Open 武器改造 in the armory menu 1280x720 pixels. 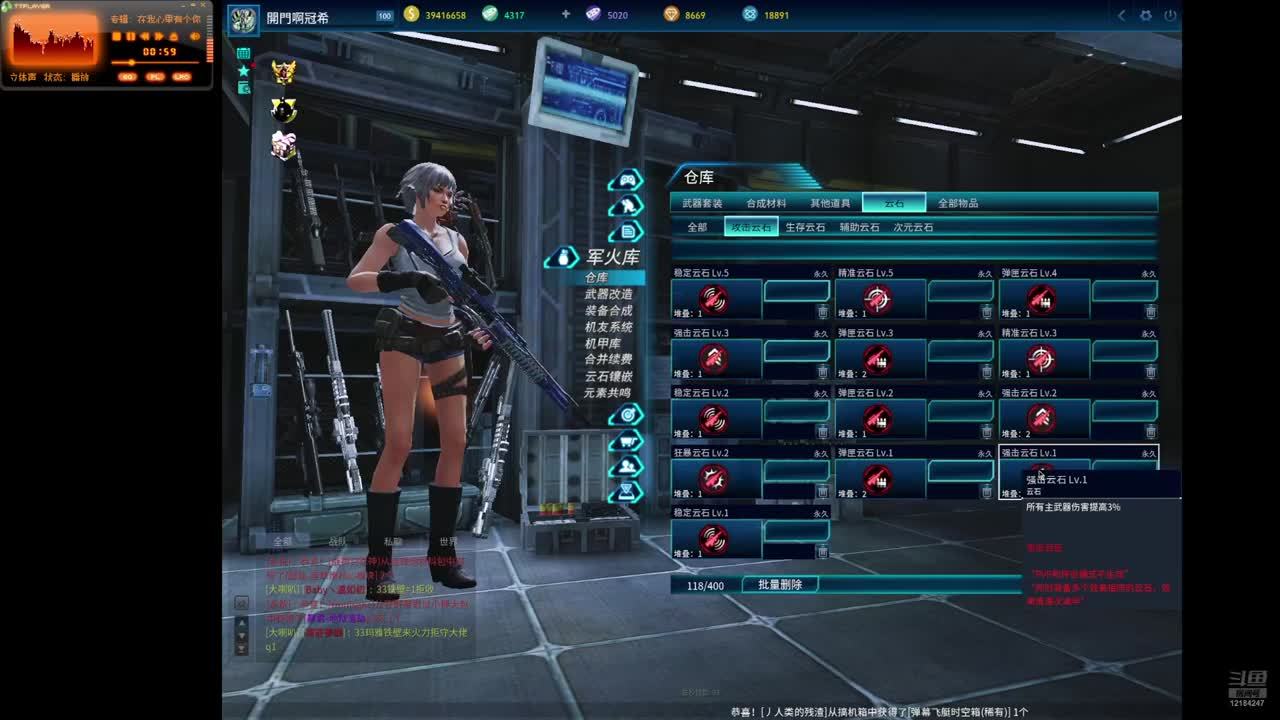[608, 294]
